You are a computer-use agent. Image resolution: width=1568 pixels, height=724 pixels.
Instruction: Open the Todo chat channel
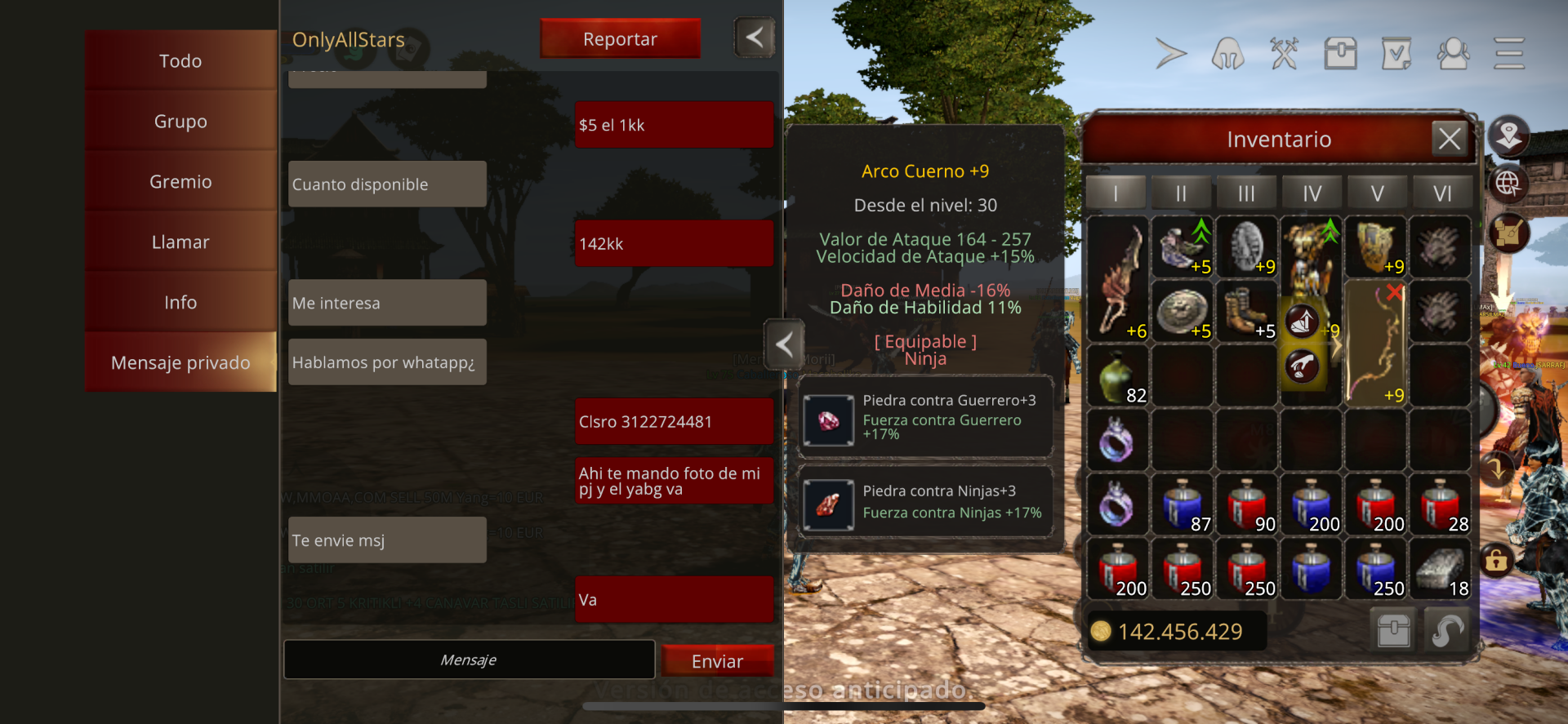coord(180,61)
